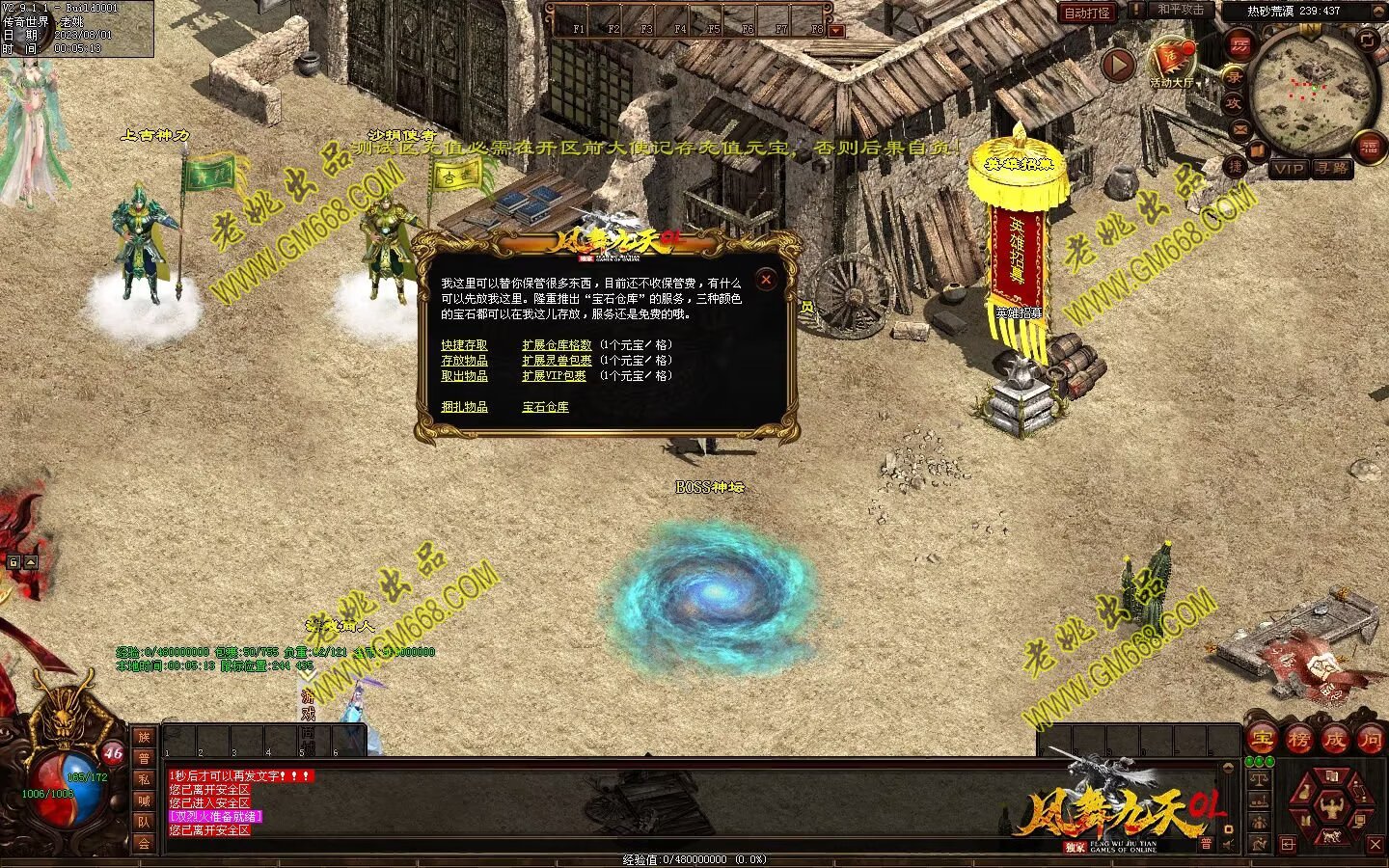Show the 榜 rankings panel
Image resolution: width=1389 pixels, height=868 pixels.
(x=1298, y=740)
